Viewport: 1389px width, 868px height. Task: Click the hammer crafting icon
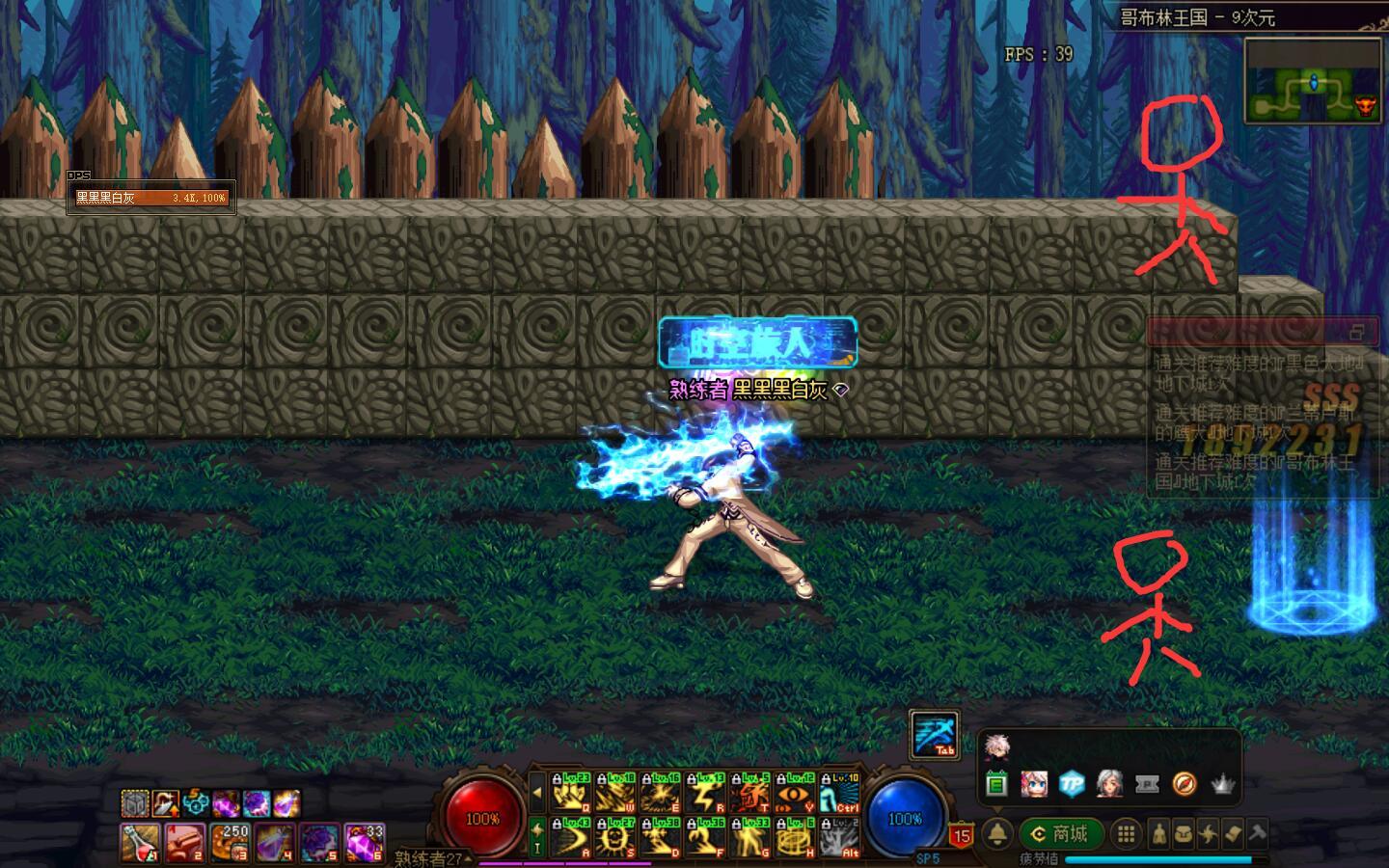(x=1258, y=833)
